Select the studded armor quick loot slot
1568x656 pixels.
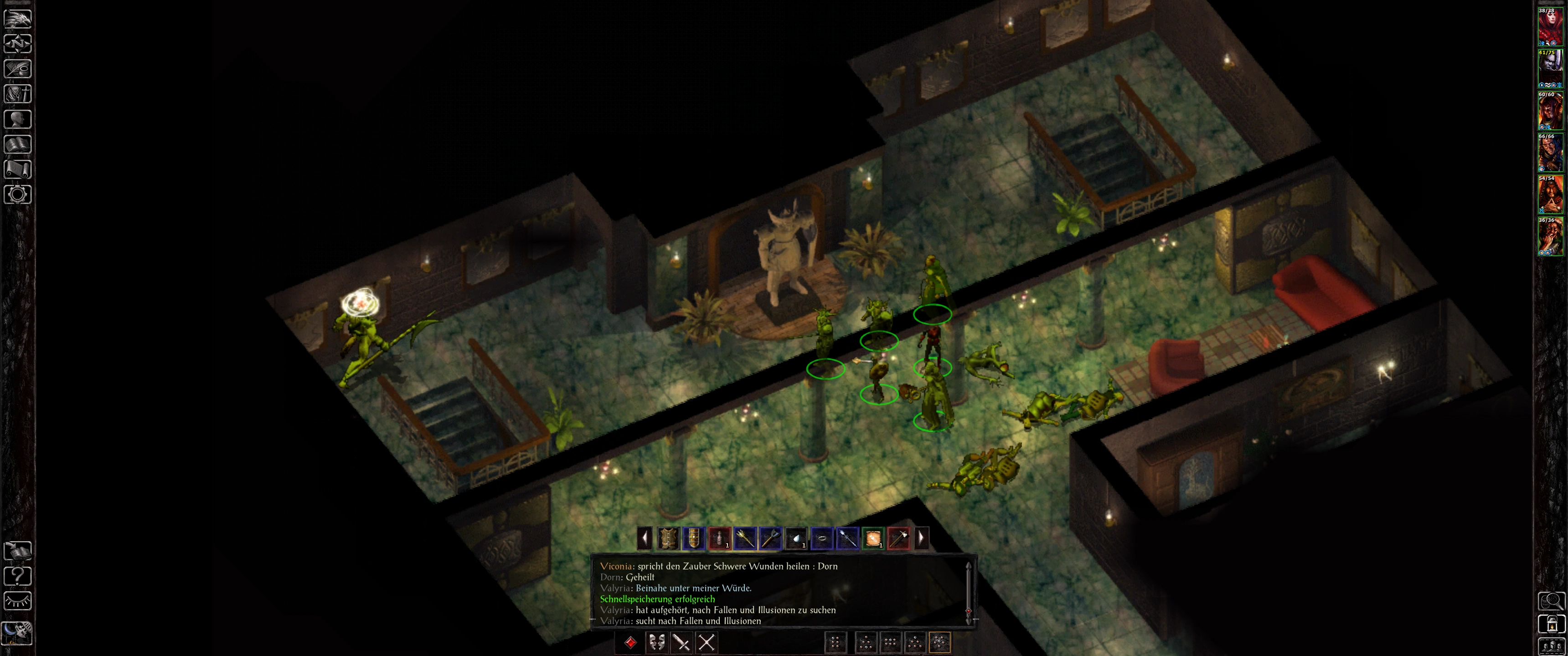coord(668,538)
